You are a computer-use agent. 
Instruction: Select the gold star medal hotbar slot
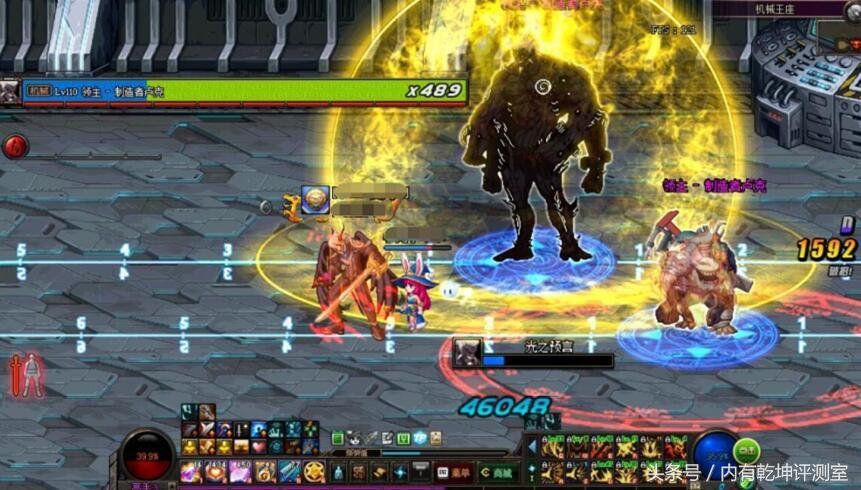314,471
